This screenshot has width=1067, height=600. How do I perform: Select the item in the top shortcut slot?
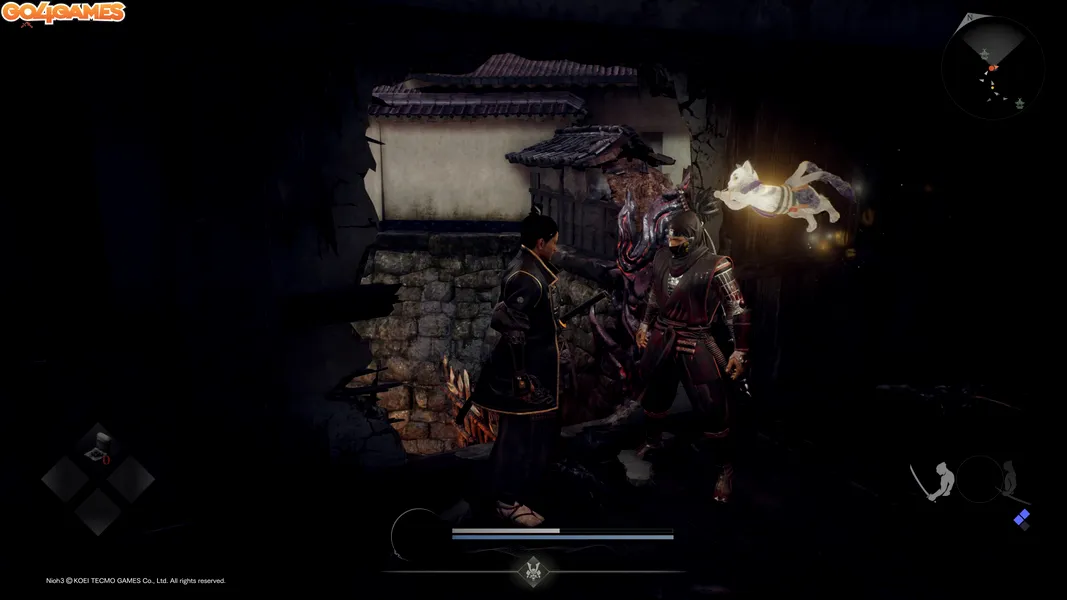click(x=98, y=445)
